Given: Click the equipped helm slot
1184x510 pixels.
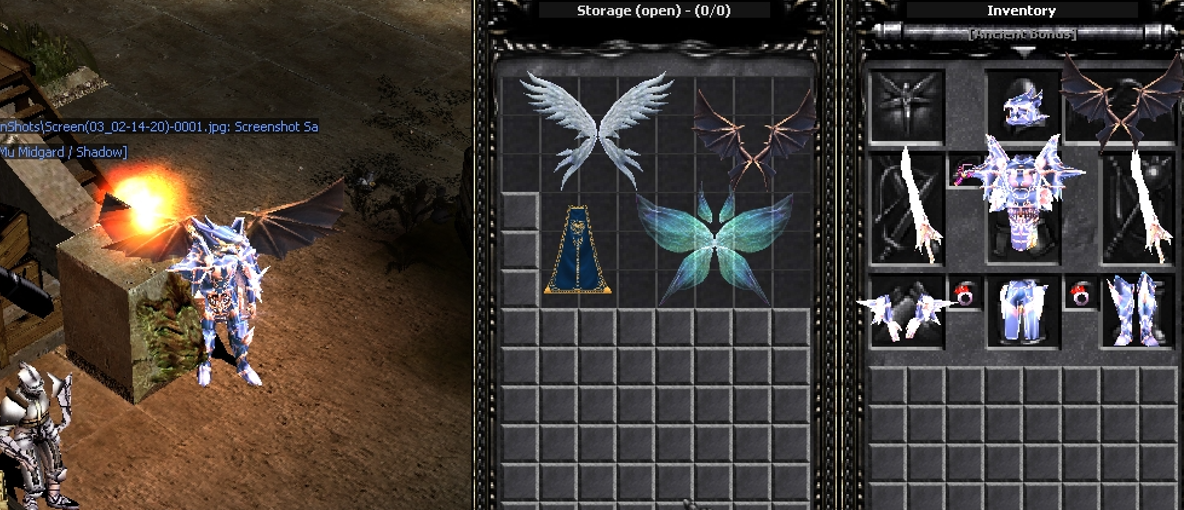Looking at the screenshot, I should (x=1023, y=106).
